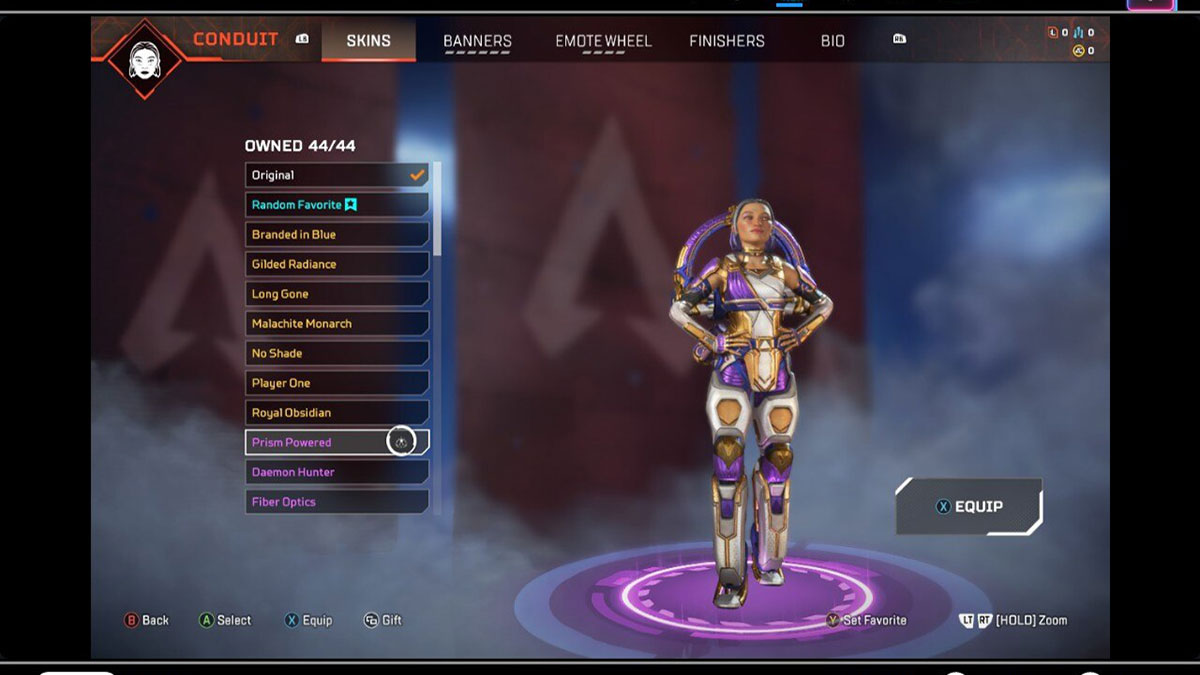Open the Emote Wheel tab
1200x675 pixels.
[x=603, y=41]
